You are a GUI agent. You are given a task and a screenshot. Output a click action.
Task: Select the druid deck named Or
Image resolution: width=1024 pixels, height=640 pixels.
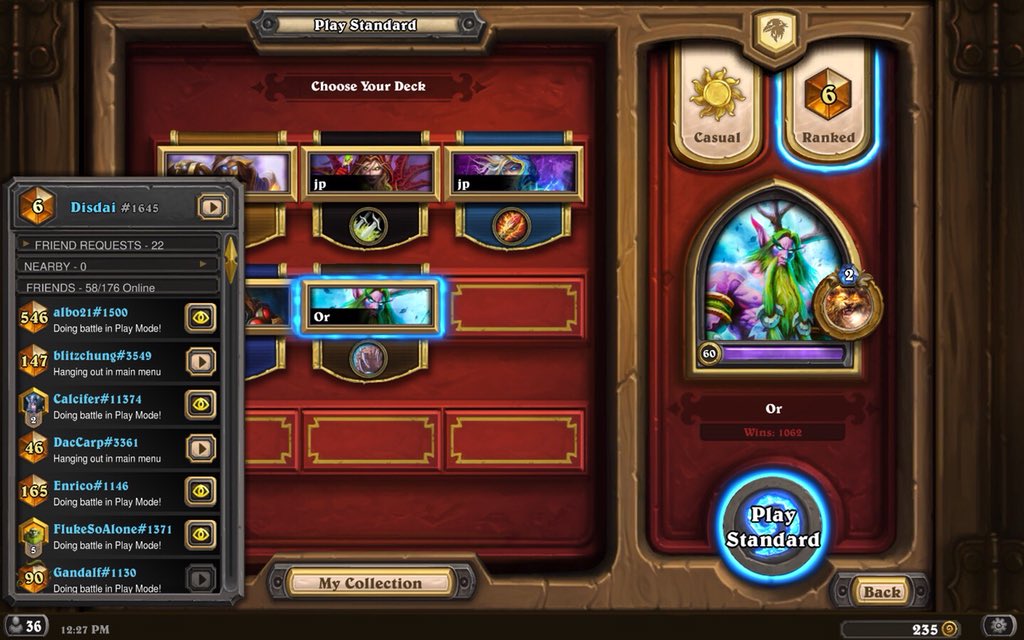371,305
